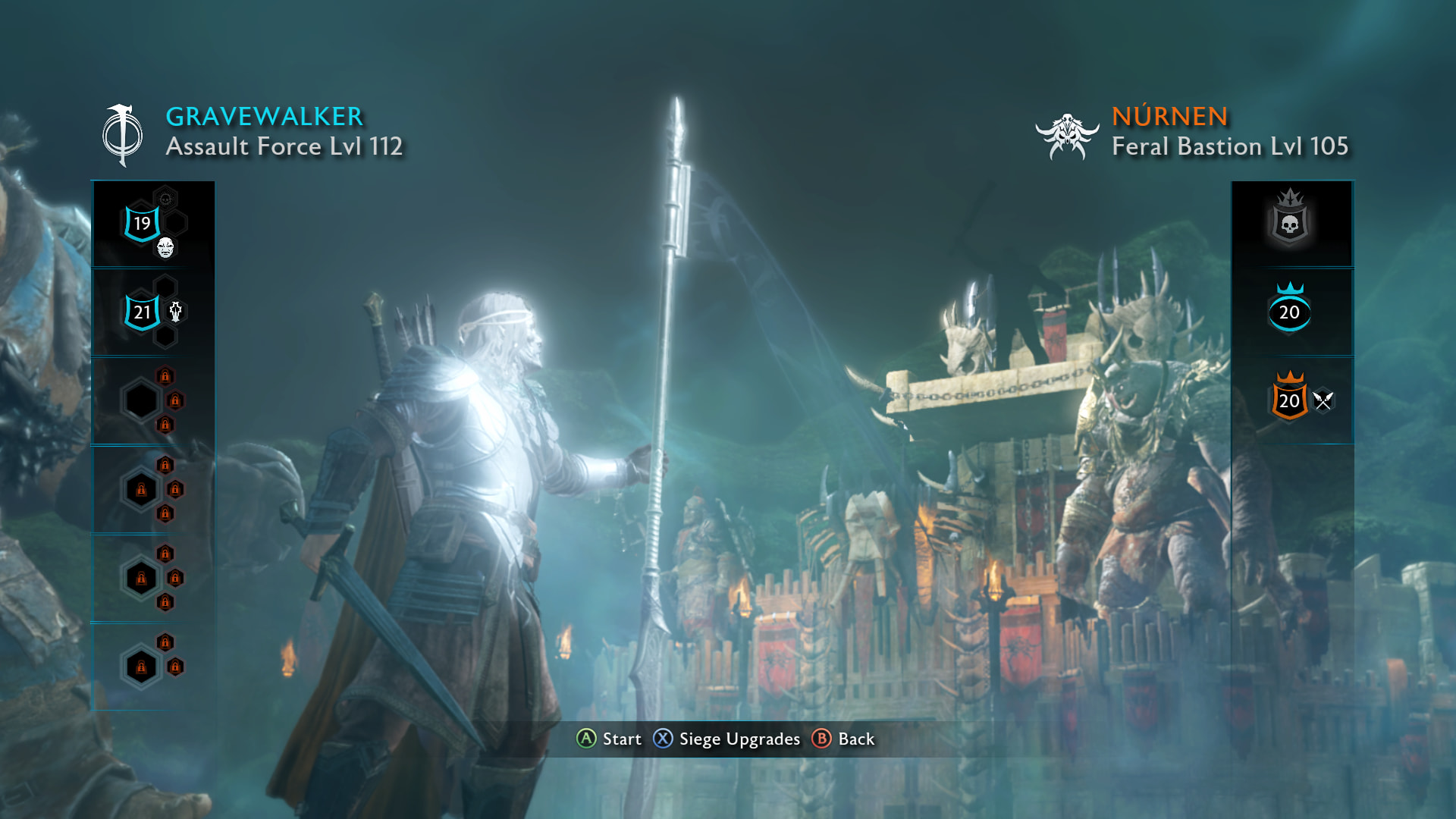Select the level 19 assault leader slot

142,223
